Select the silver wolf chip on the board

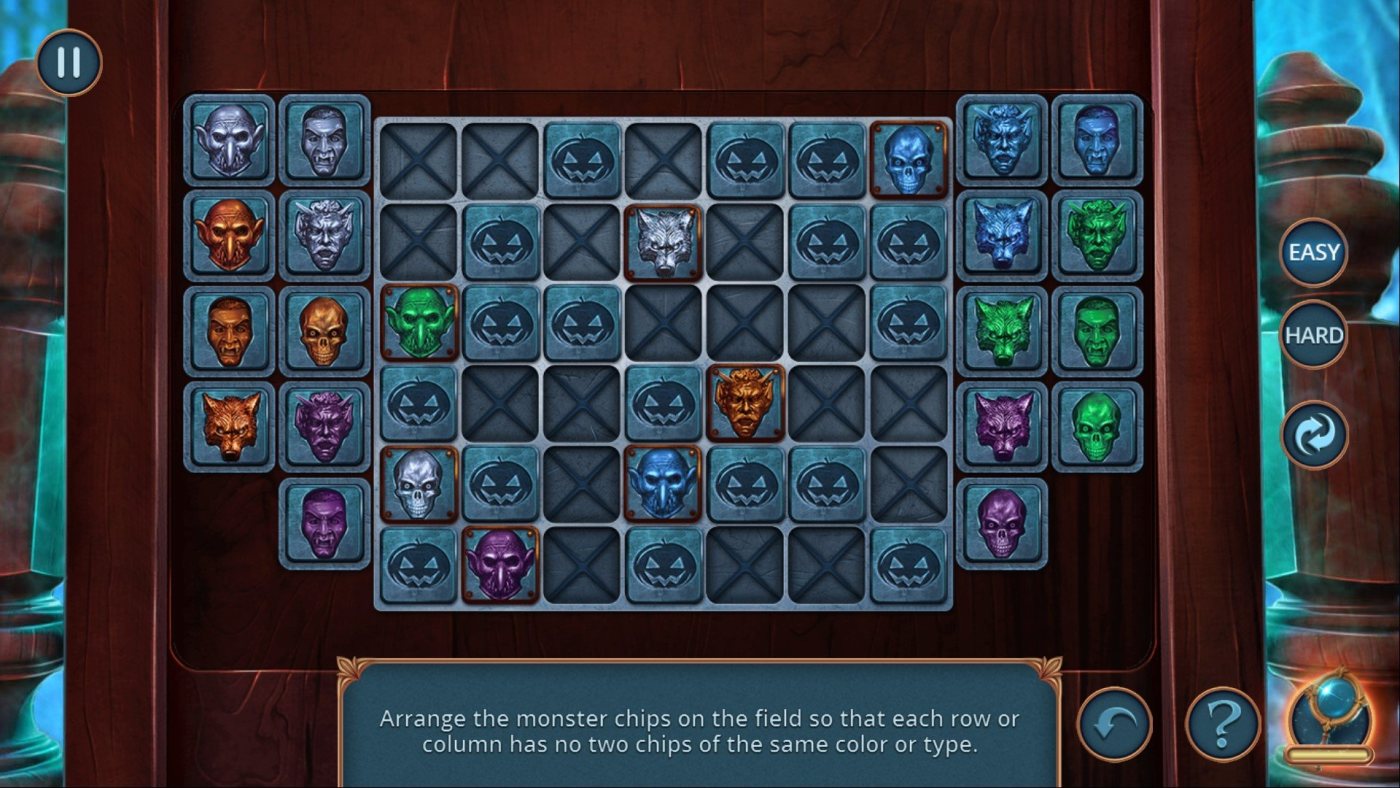pyautogui.click(x=663, y=242)
